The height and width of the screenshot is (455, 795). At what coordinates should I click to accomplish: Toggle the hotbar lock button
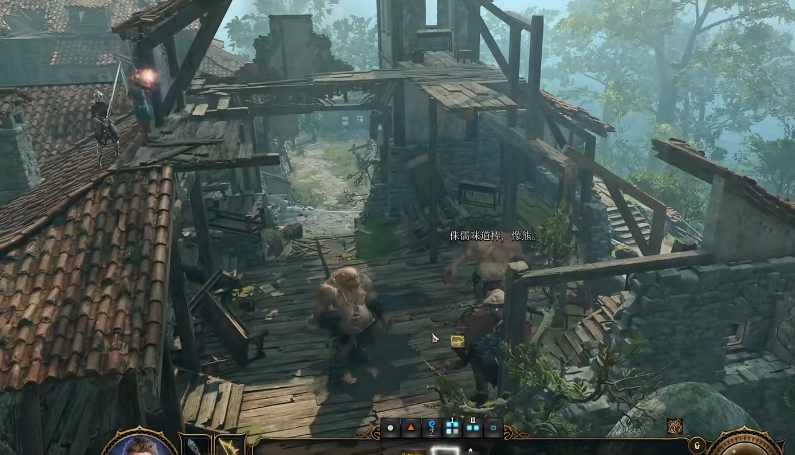pyautogui.click(x=696, y=444)
